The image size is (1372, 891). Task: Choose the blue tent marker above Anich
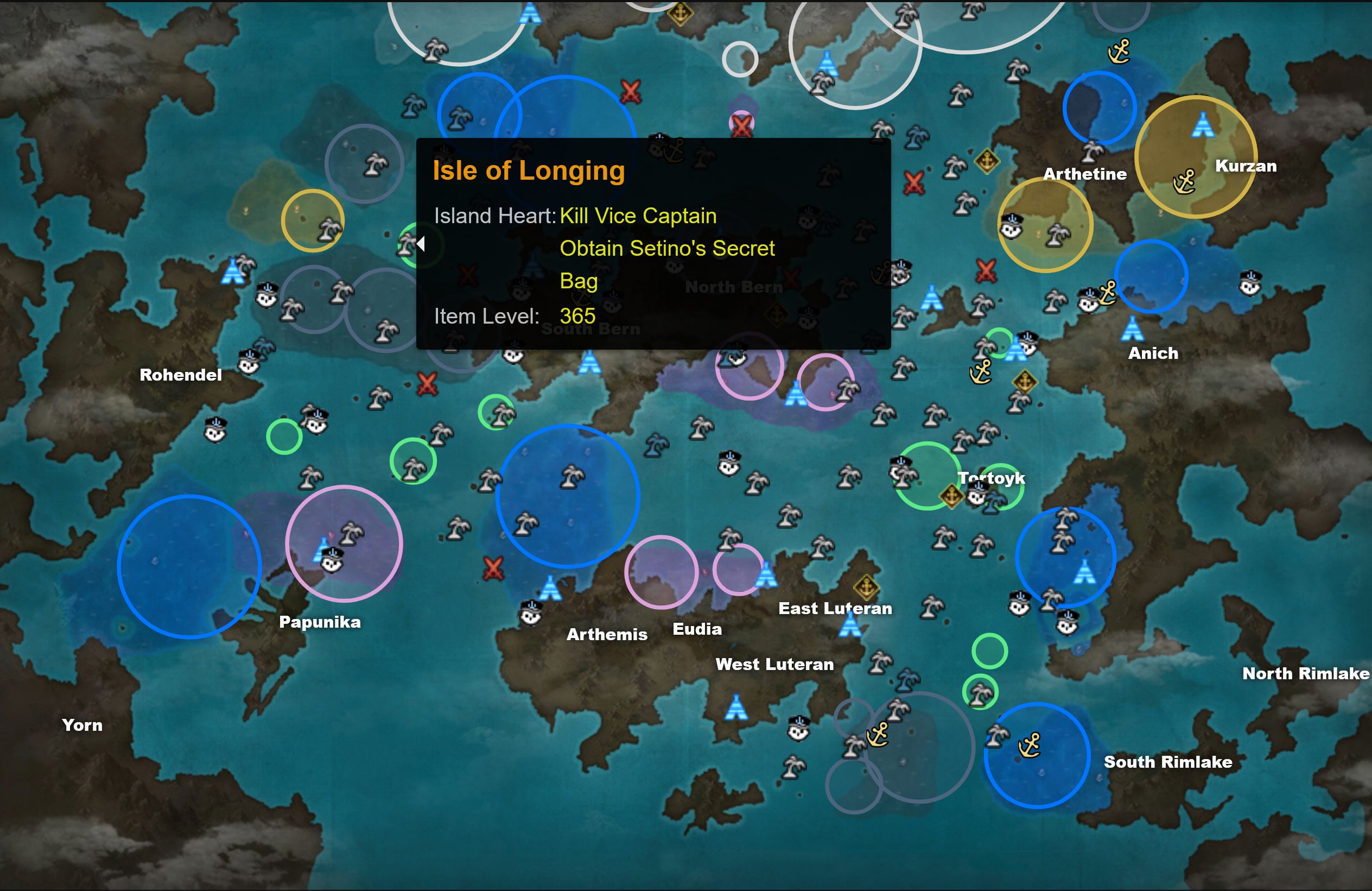1132,328
